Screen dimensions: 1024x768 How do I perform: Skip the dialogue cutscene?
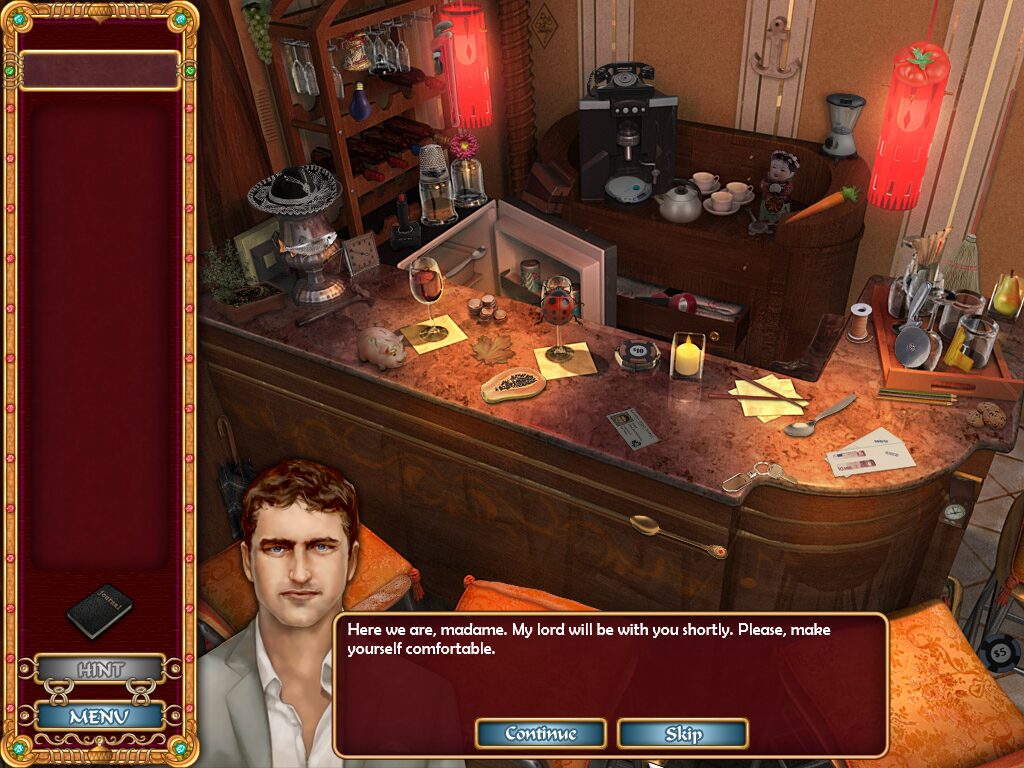(x=682, y=734)
